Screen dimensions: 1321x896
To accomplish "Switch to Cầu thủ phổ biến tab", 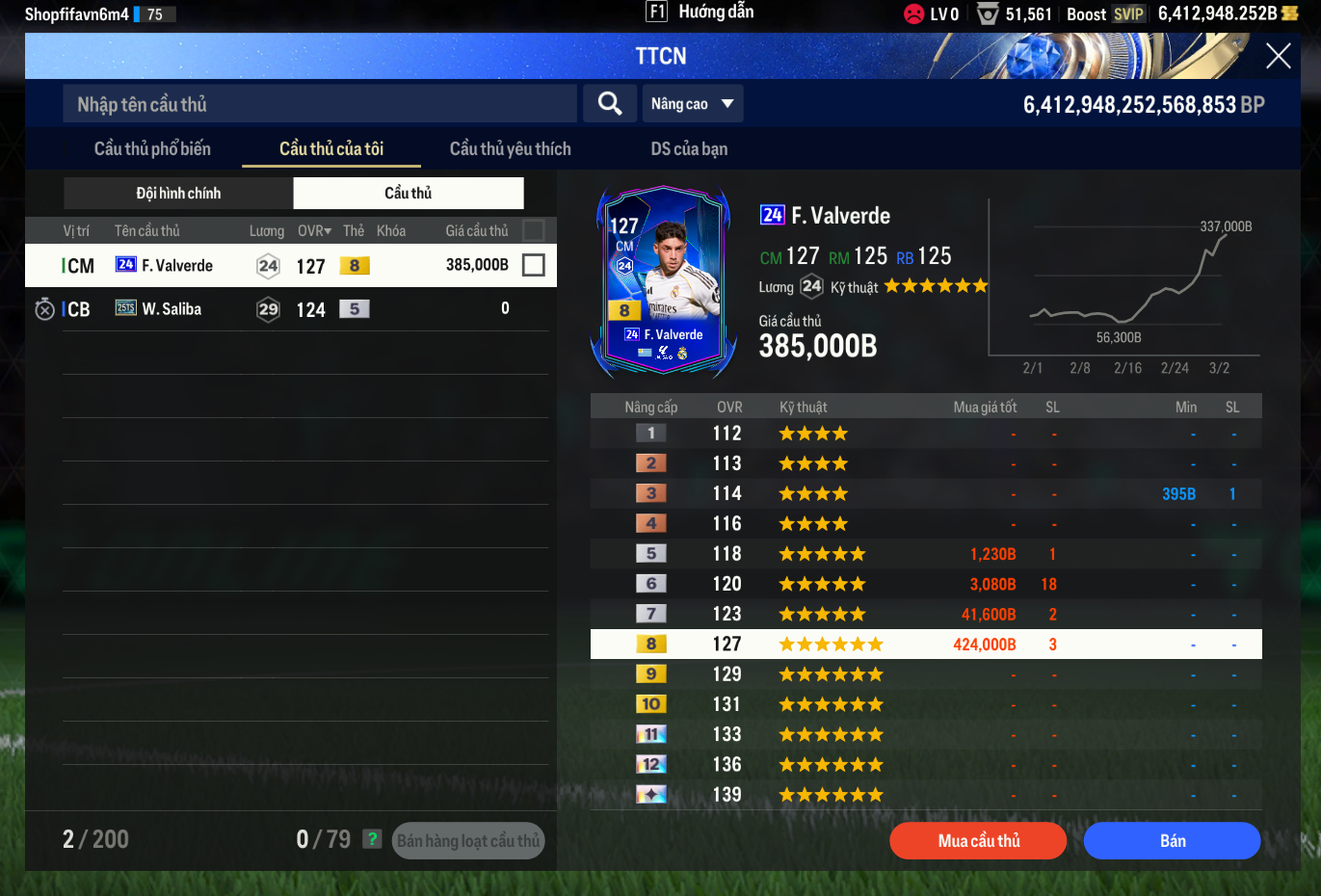I will [152, 148].
